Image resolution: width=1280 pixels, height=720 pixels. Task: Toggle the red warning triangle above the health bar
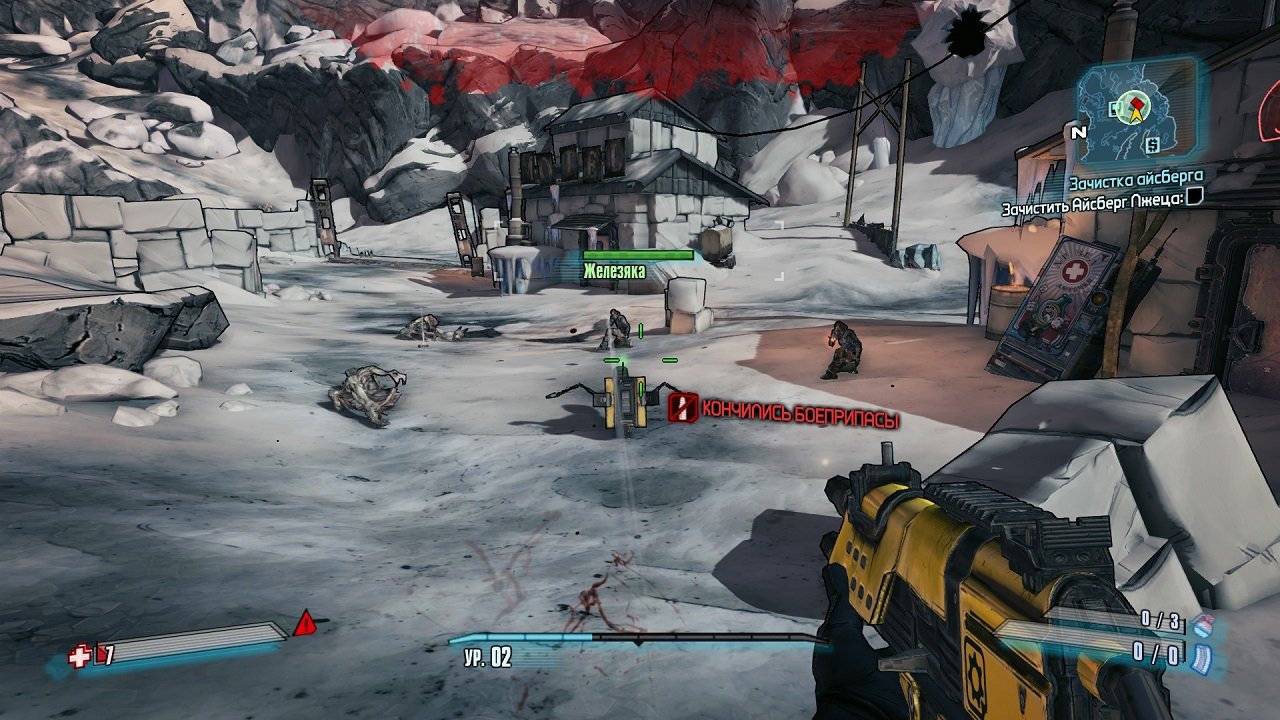tap(306, 624)
